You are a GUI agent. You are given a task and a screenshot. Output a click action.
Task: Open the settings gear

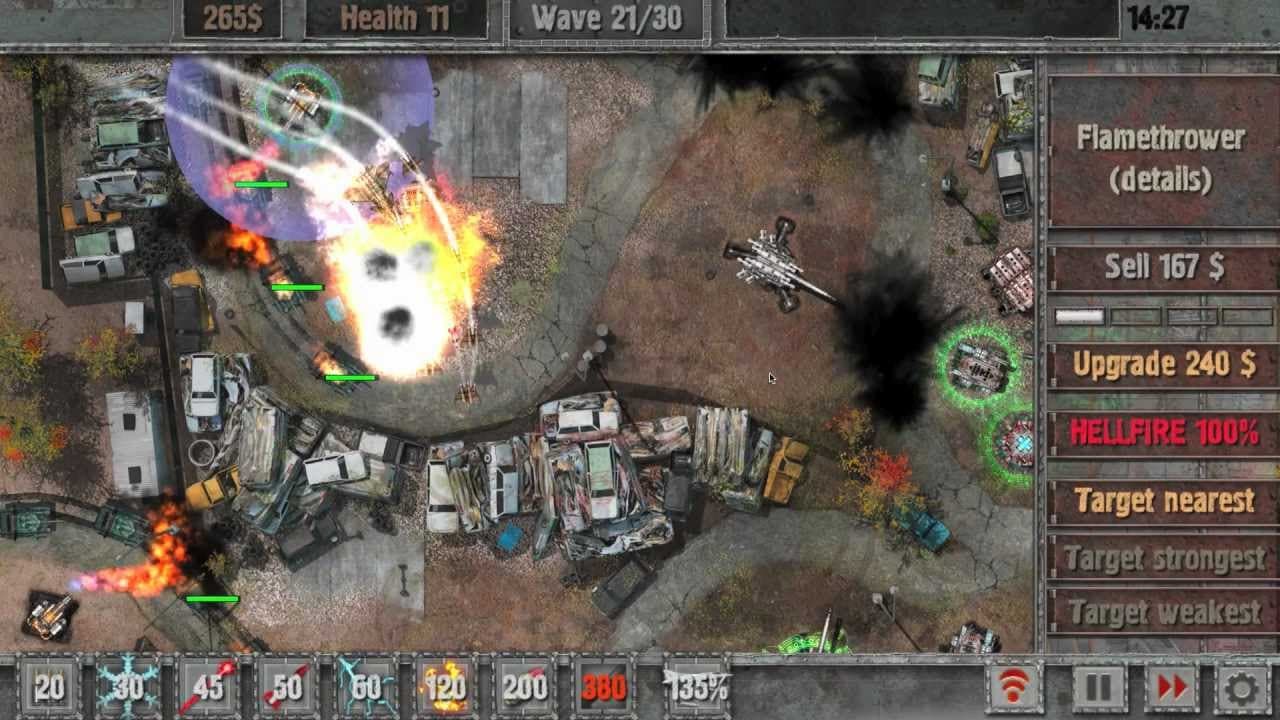pos(1244,687)
